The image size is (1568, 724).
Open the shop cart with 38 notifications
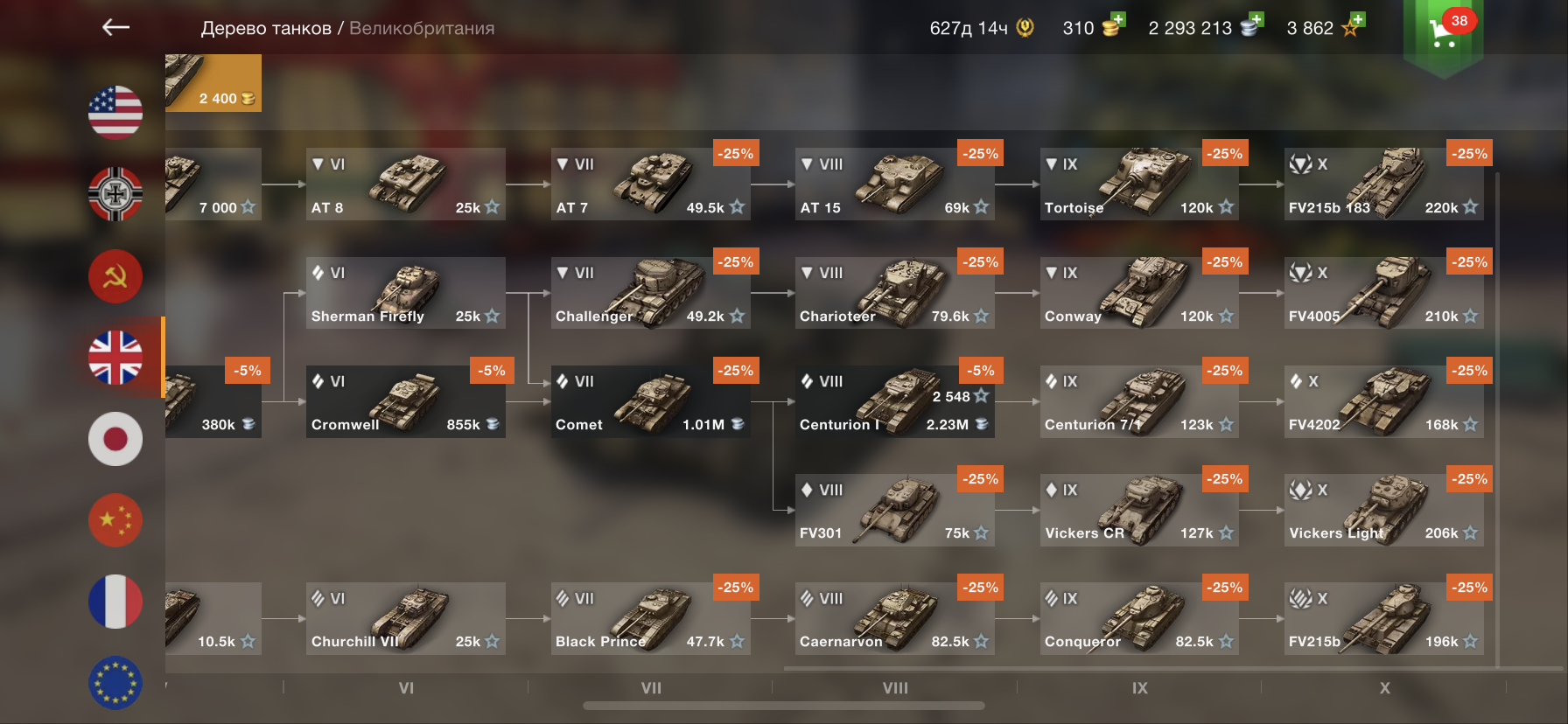[x=1443, y=33]
